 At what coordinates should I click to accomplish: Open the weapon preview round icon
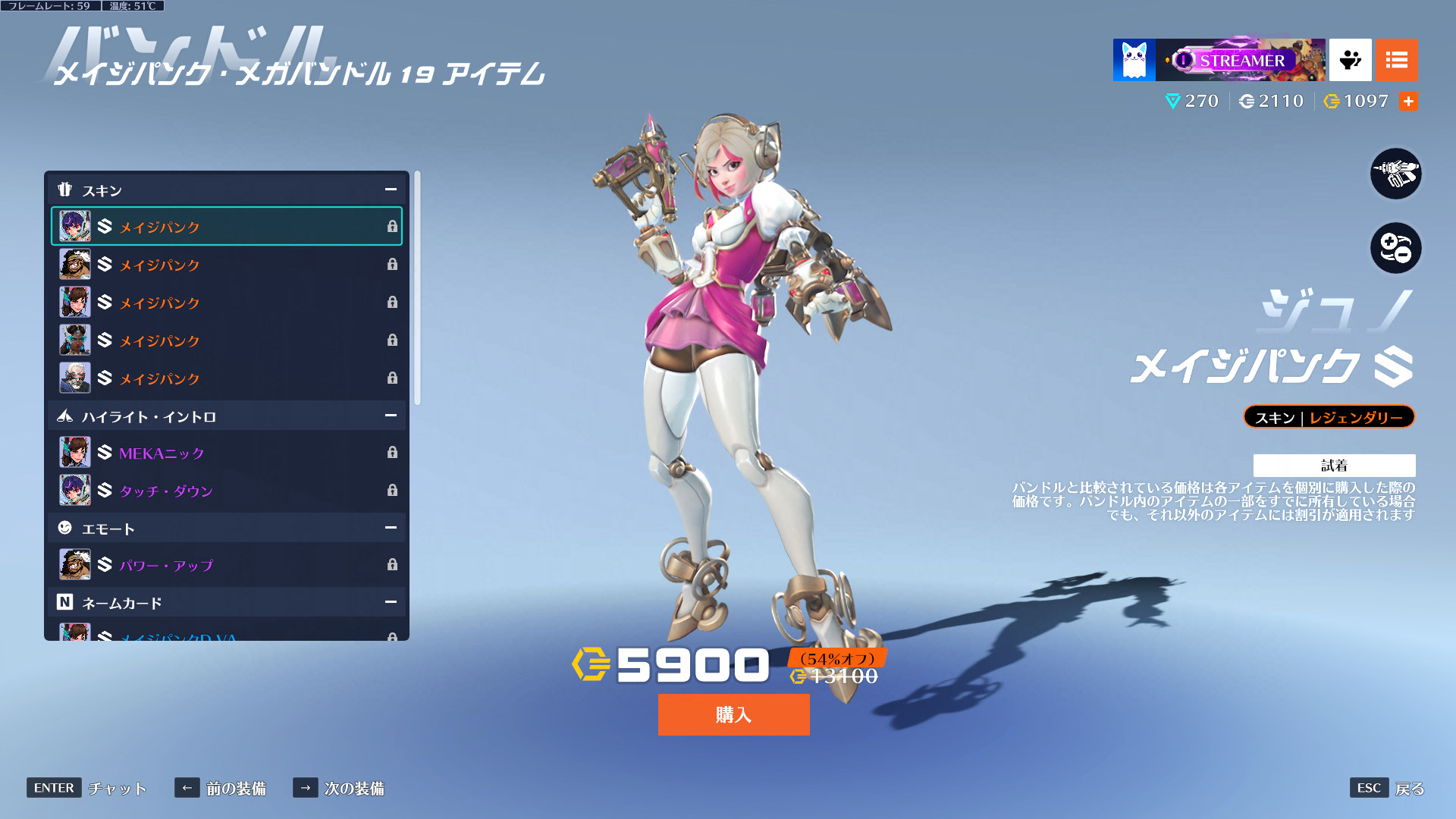point(1395,174)
